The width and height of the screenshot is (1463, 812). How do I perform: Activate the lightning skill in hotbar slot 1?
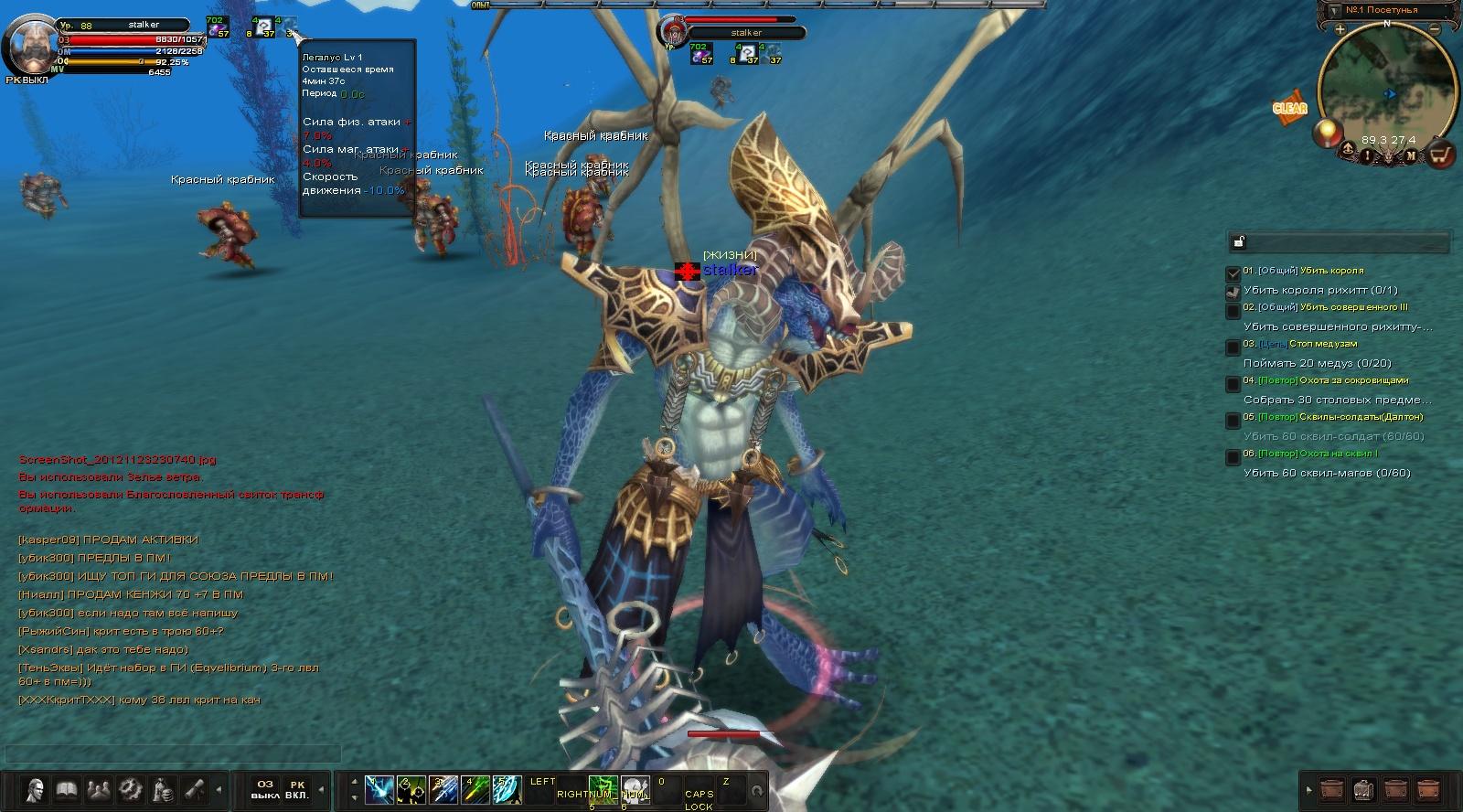pos(379,789)
